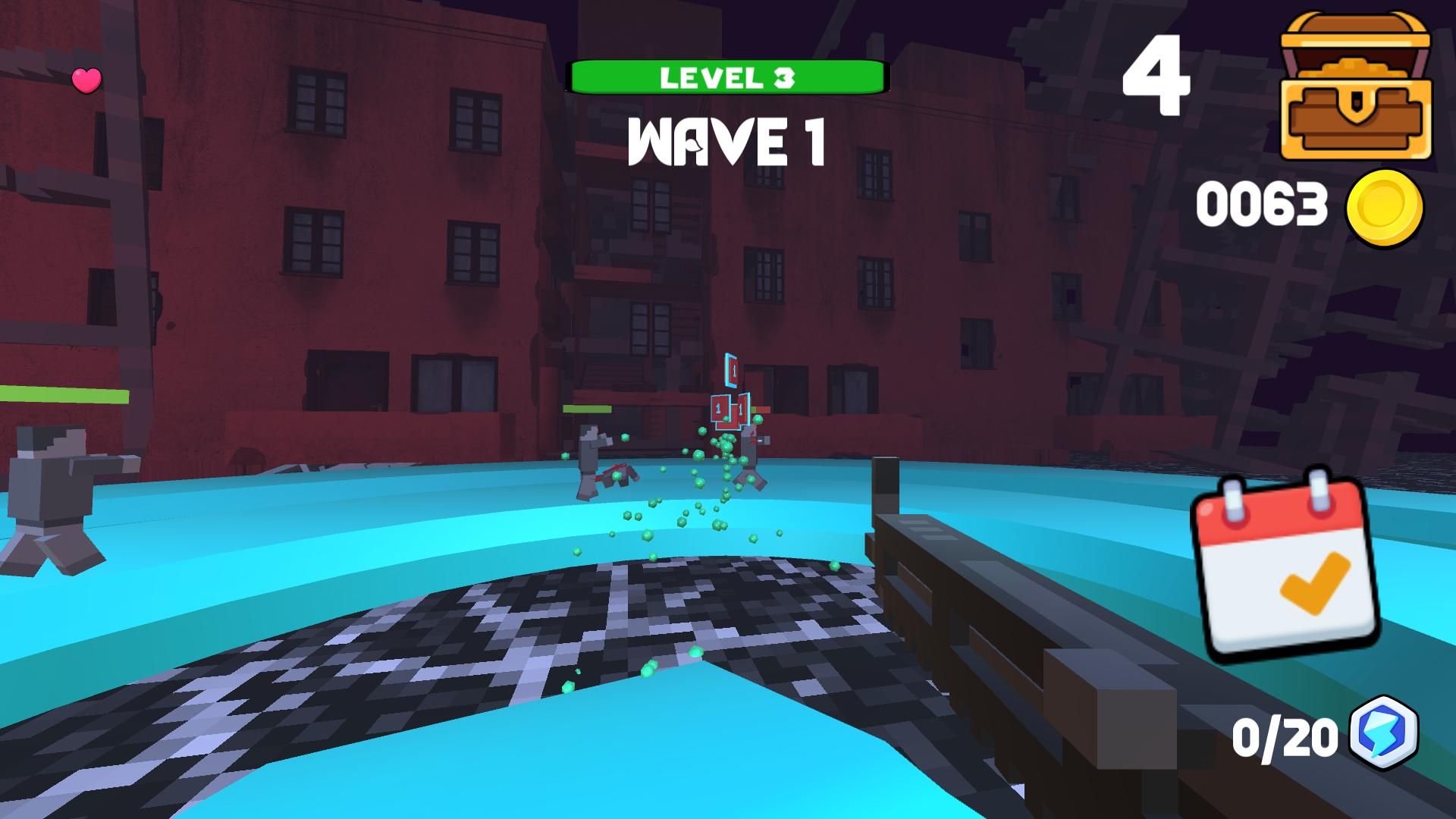Click the gold coin icon
This screenshot has height=819, width=1456.
coord(1384,207)
